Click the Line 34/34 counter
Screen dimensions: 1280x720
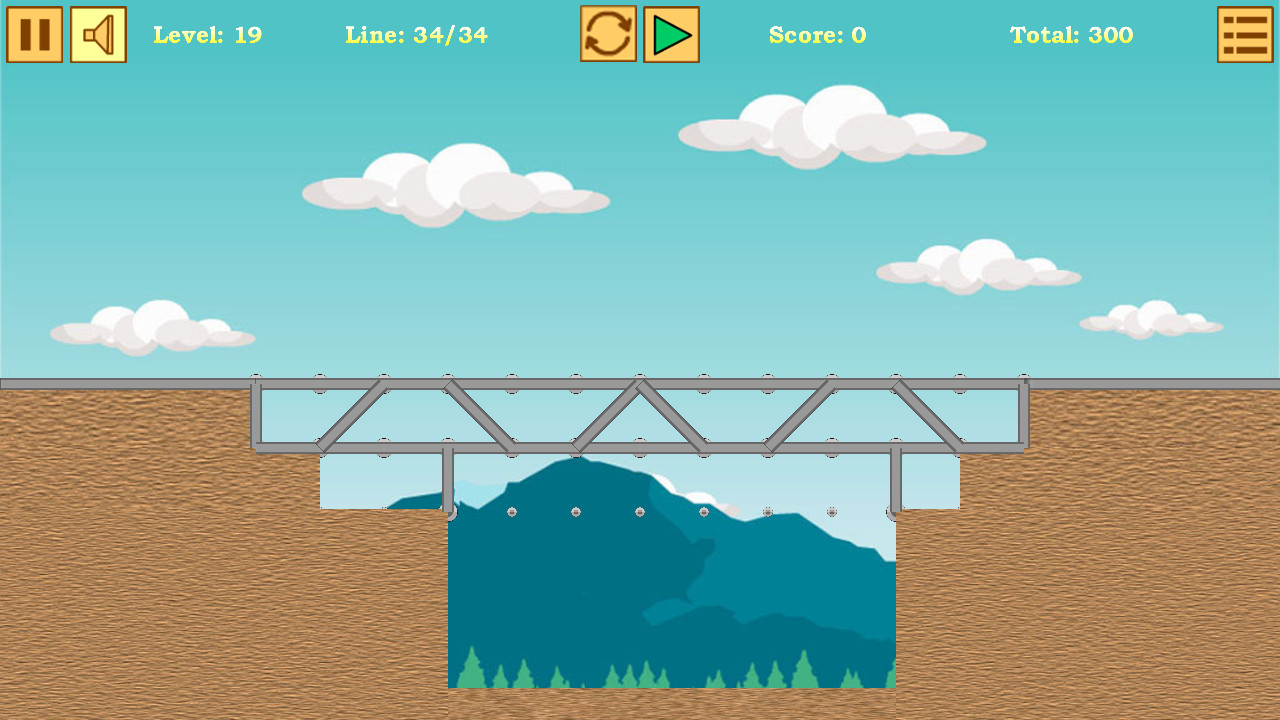pyautogui.click(x=416, y=35)
